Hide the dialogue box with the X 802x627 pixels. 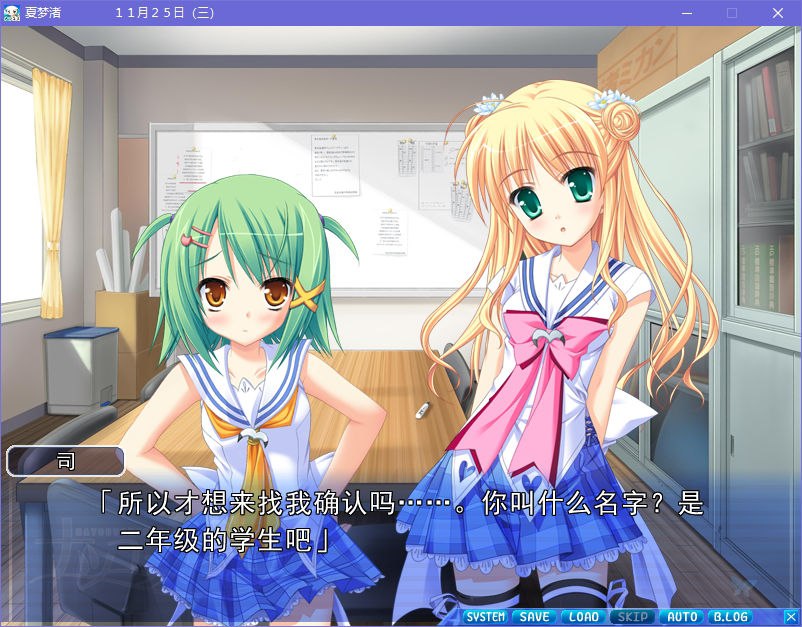pos(790,617)
